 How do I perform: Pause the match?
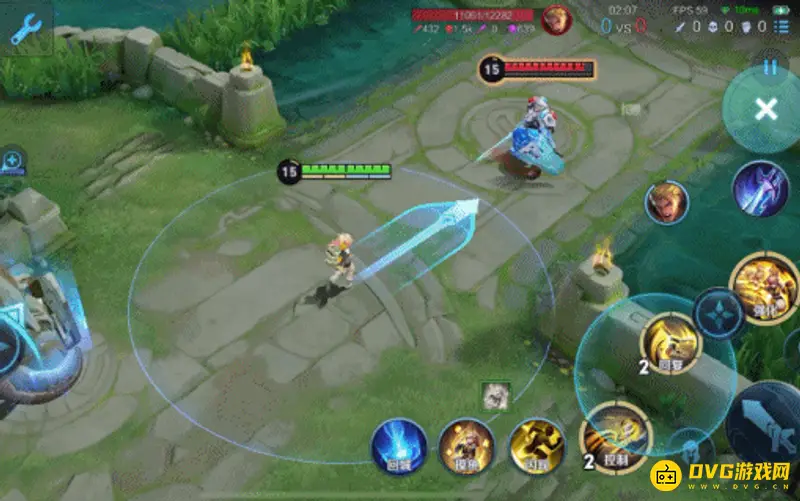[x=769, y=68]
